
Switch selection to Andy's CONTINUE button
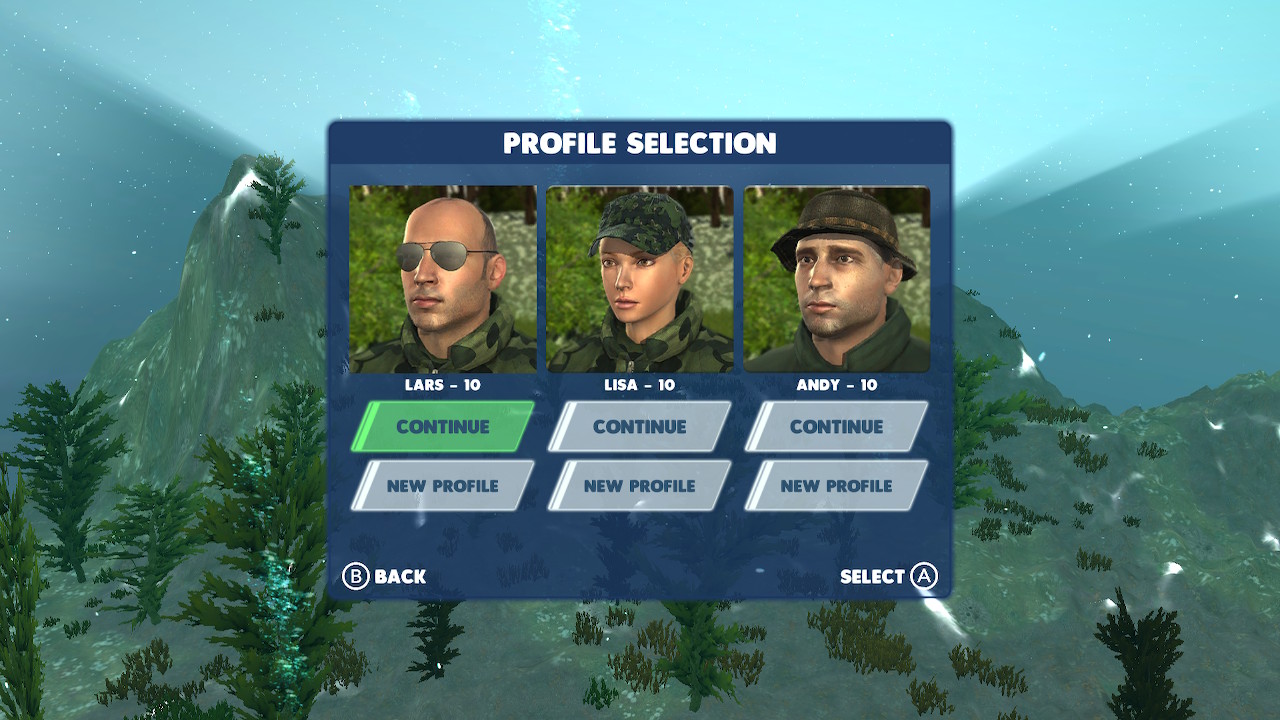click(836, 426)
